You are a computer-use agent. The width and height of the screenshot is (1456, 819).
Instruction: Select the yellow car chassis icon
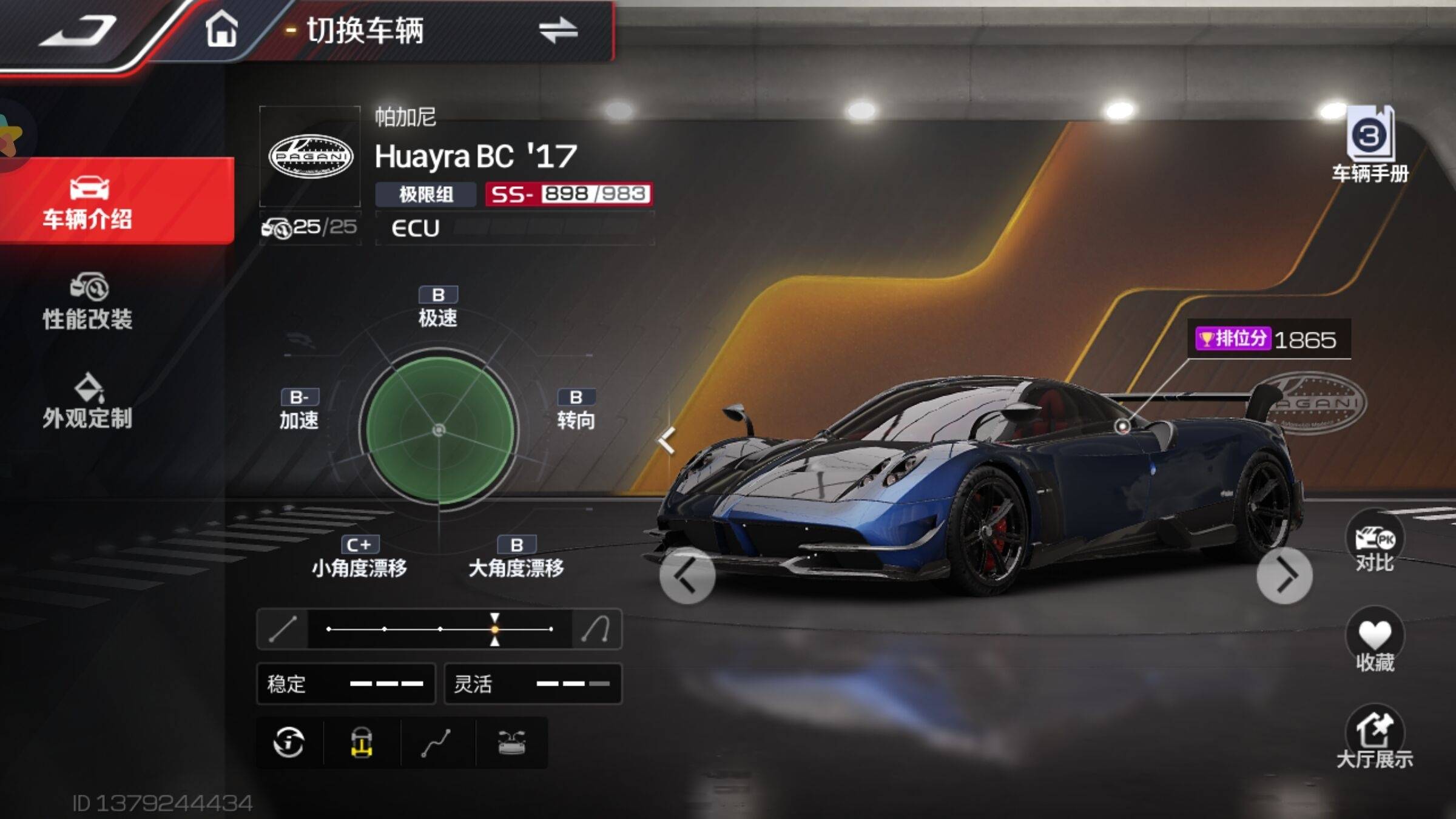(362, 743)
